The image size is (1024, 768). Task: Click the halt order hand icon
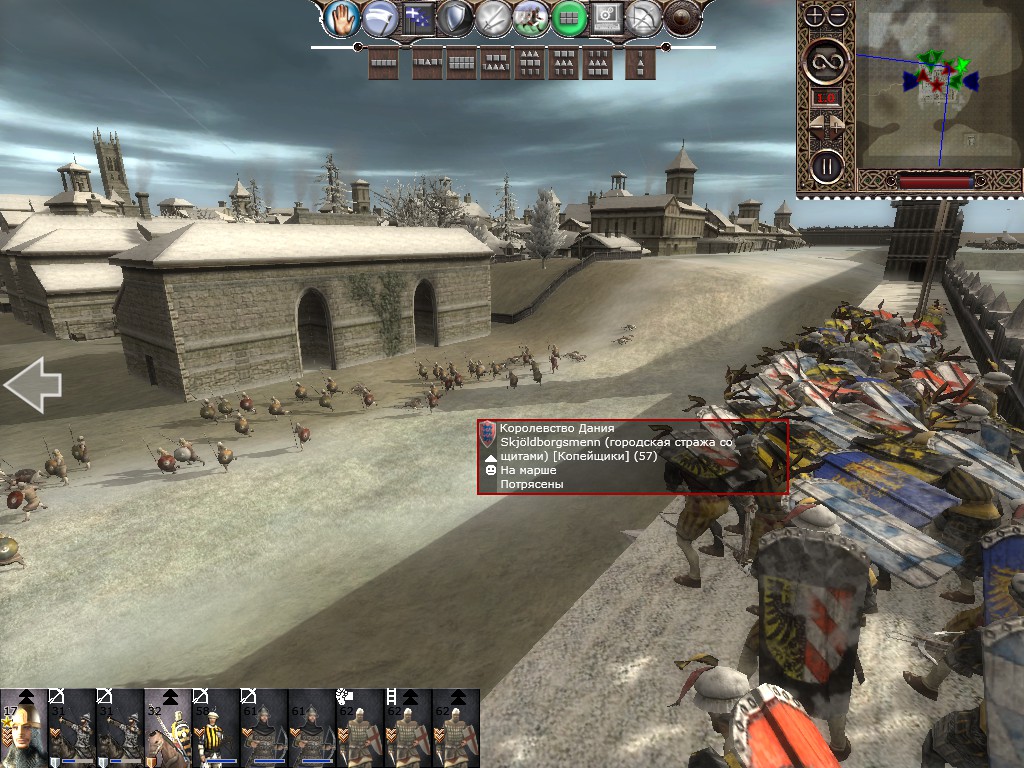pyautogui.click(x=345, y=17)
